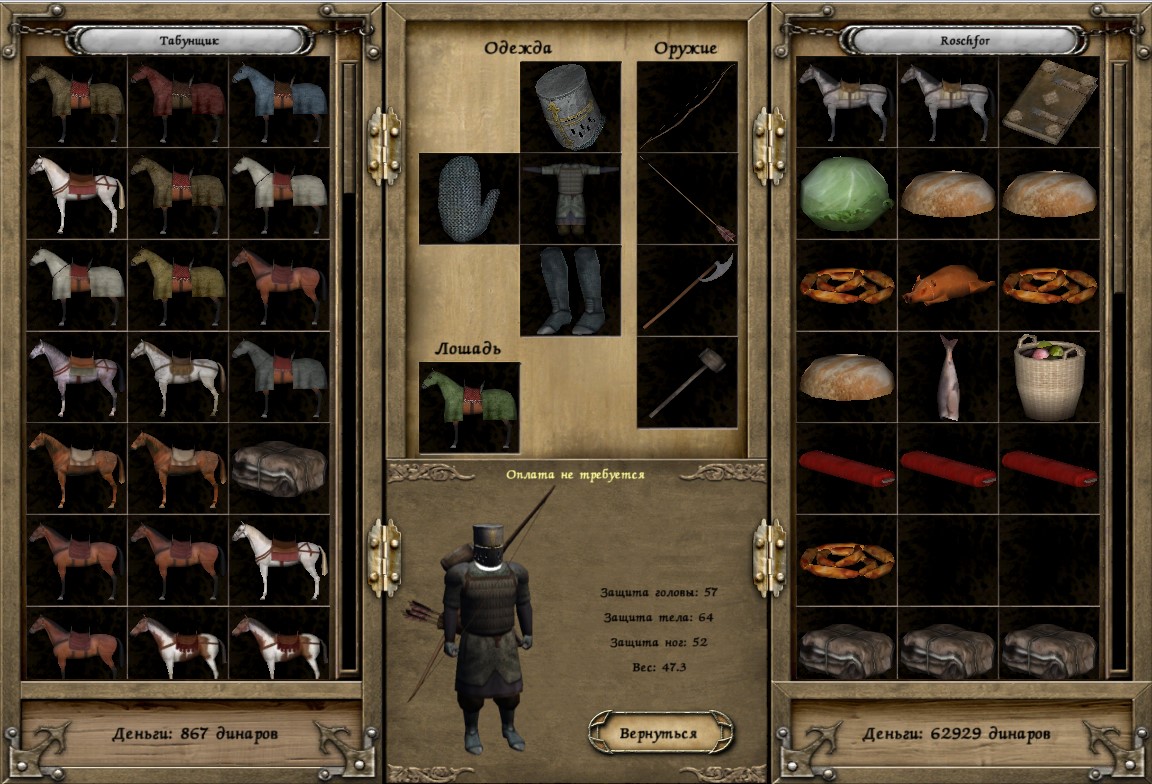Choose the book in player inventory

(x=1048, y=102)
